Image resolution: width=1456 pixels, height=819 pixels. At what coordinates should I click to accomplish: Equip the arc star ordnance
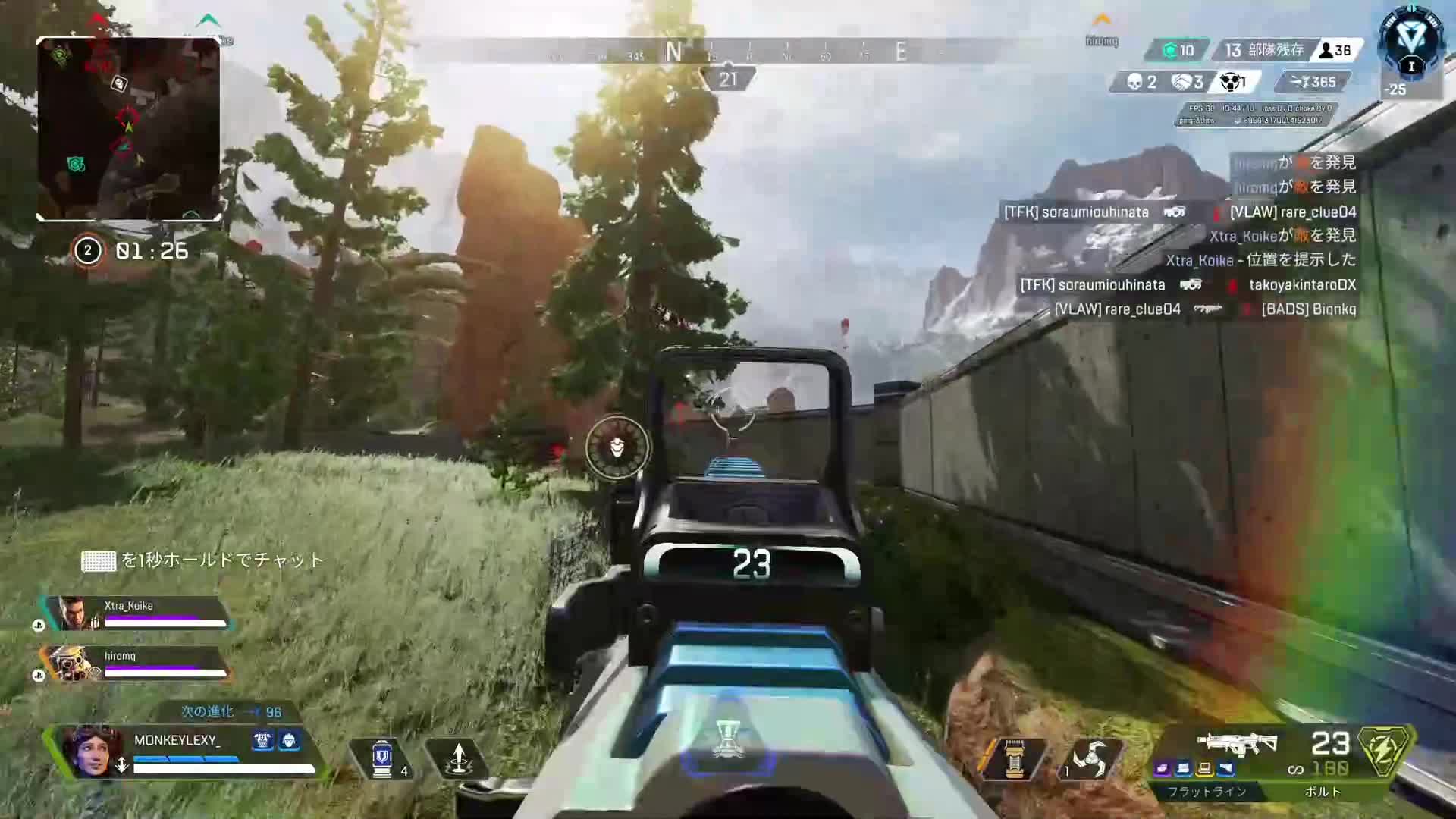1089,758
